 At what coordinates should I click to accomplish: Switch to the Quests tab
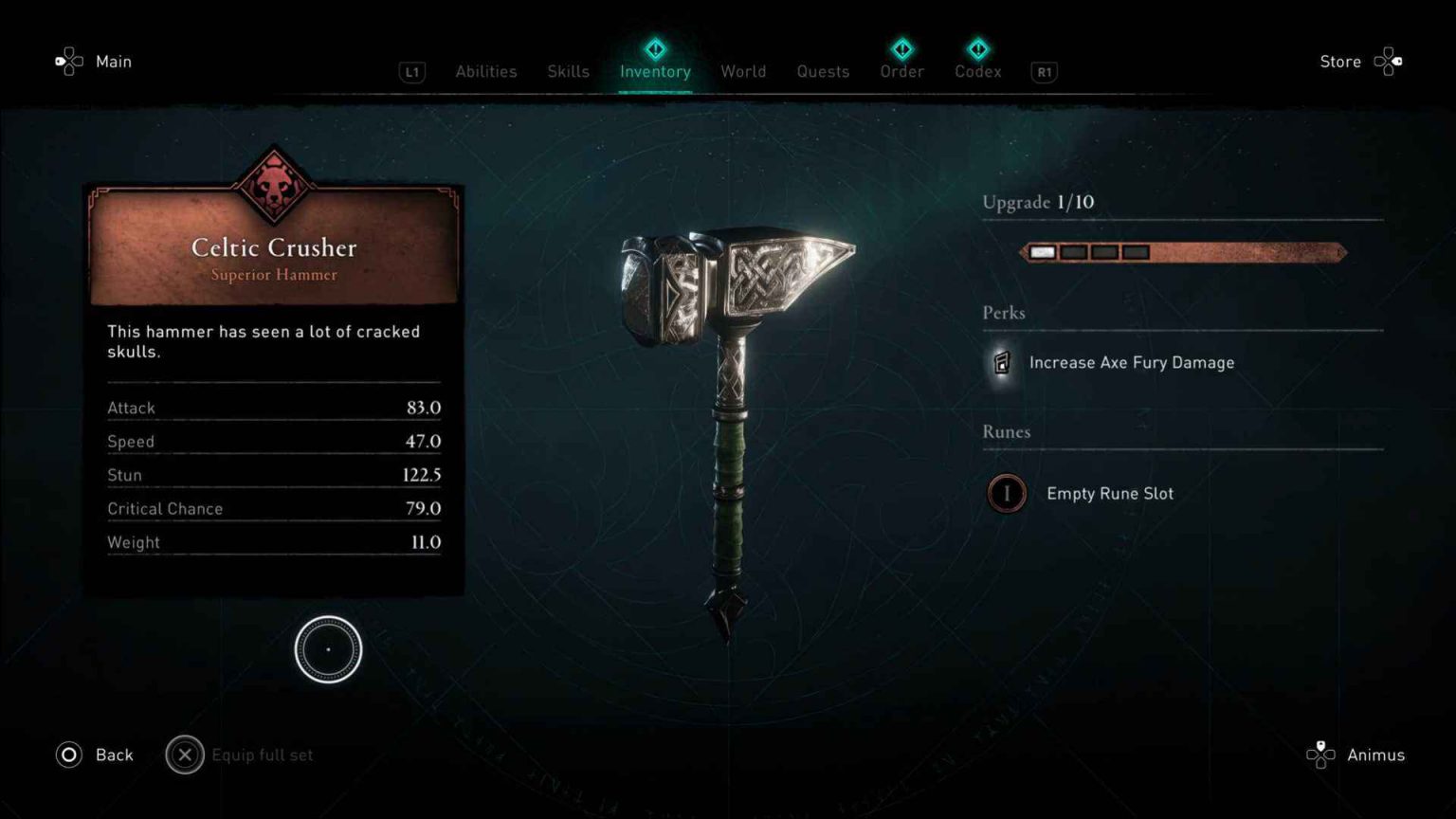tap(823, 71)
